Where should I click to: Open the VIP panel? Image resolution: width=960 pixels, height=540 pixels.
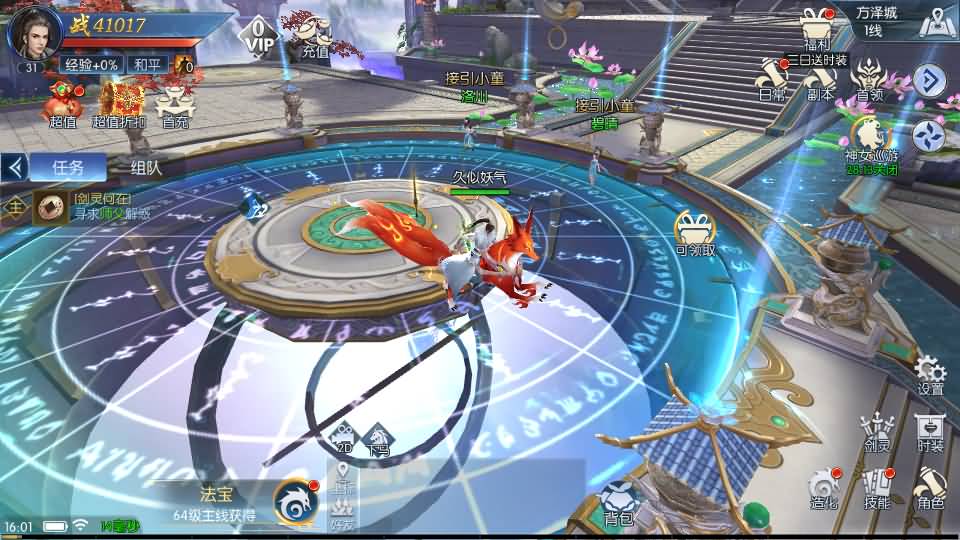(x=259, y=34)
